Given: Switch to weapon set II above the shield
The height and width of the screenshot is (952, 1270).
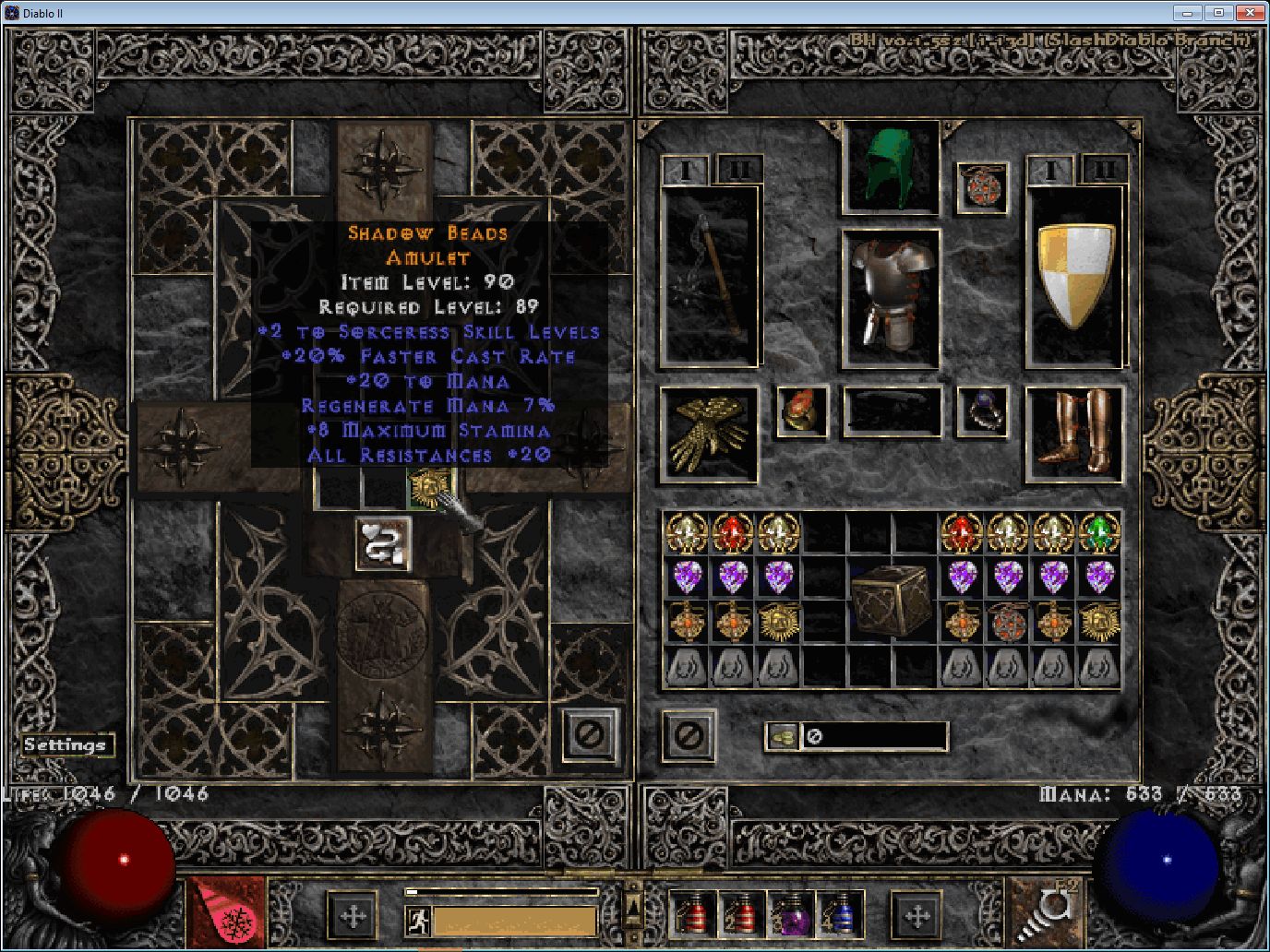Looking at the screenshot, I should click(x=1104, y=170).
